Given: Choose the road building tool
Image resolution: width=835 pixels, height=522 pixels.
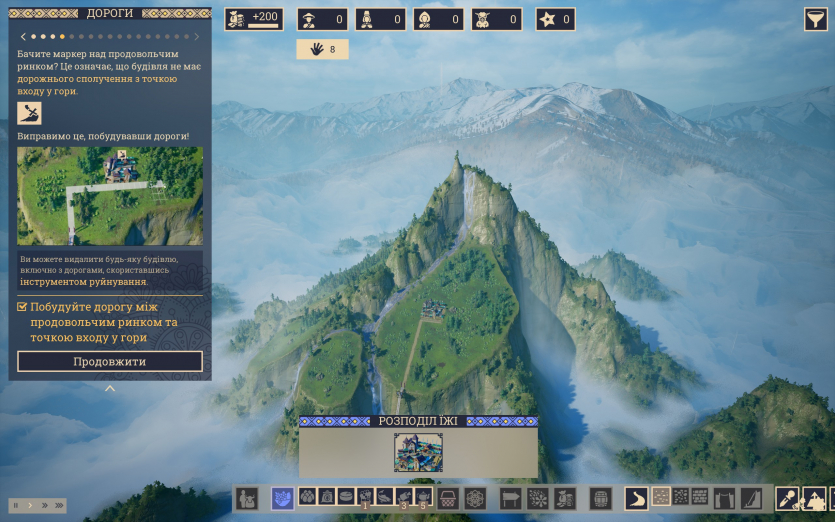Looking at the screenshot, I should tap(636, 497).
